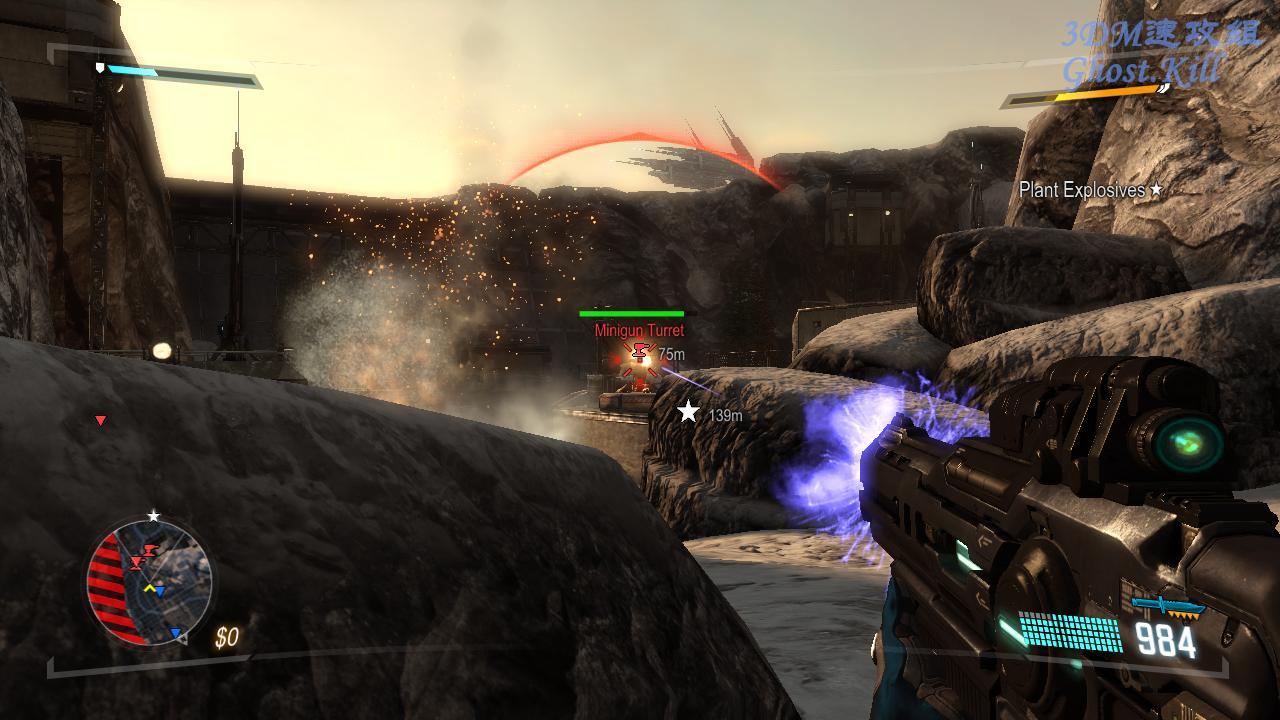
Task: Click the Minigun Turret target marker
Action: pos(641,353)
